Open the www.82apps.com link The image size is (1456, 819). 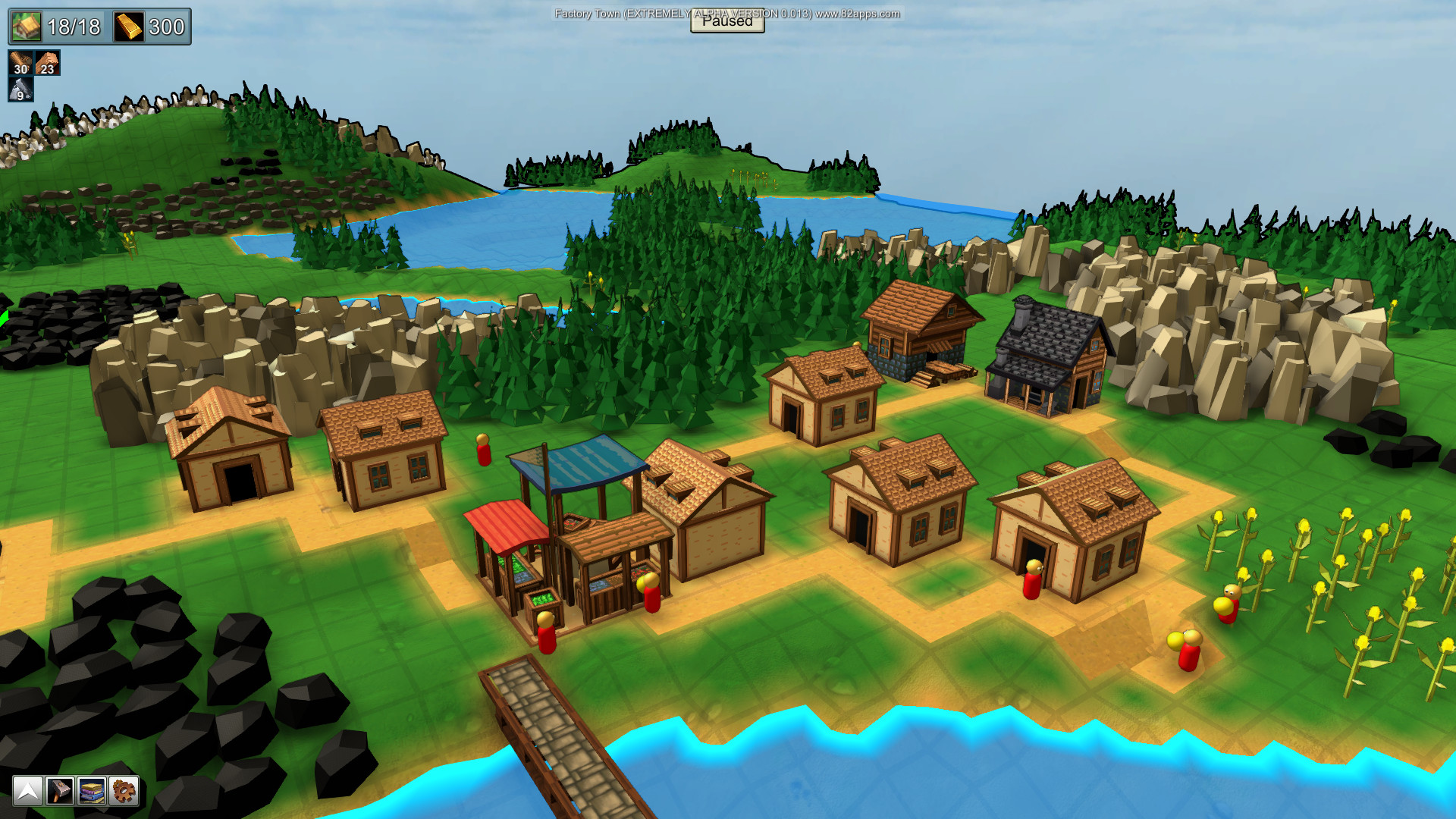[x=857, y=13]
